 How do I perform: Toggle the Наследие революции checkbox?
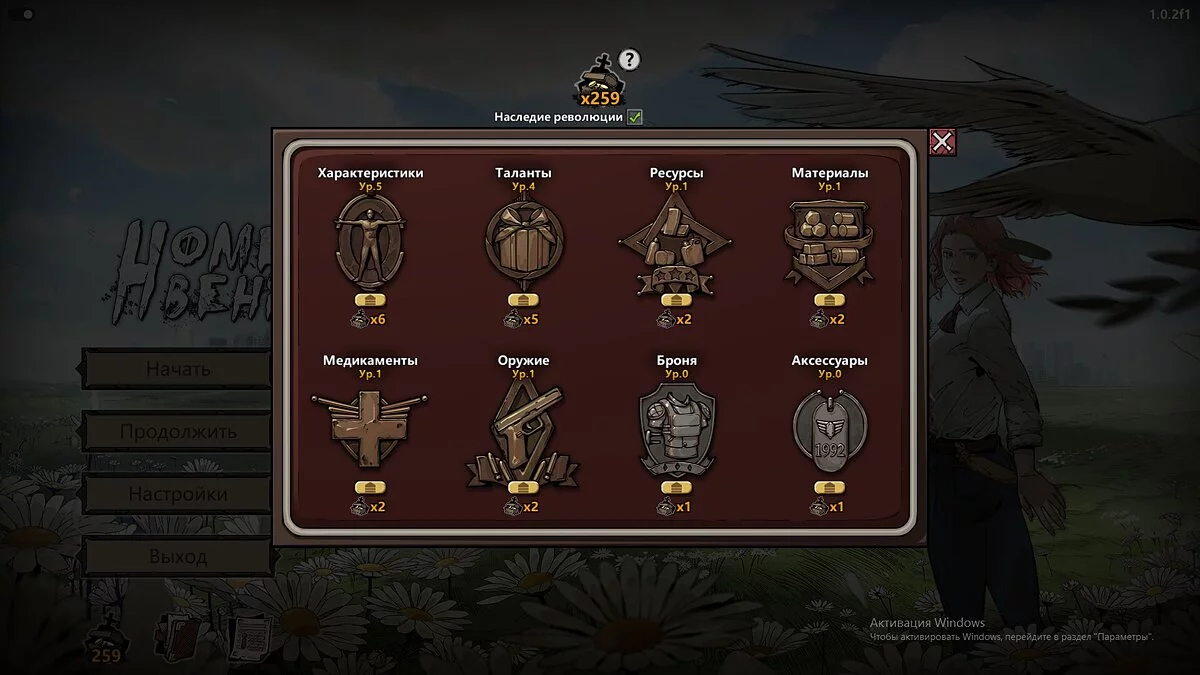click(x=635, y=117)
